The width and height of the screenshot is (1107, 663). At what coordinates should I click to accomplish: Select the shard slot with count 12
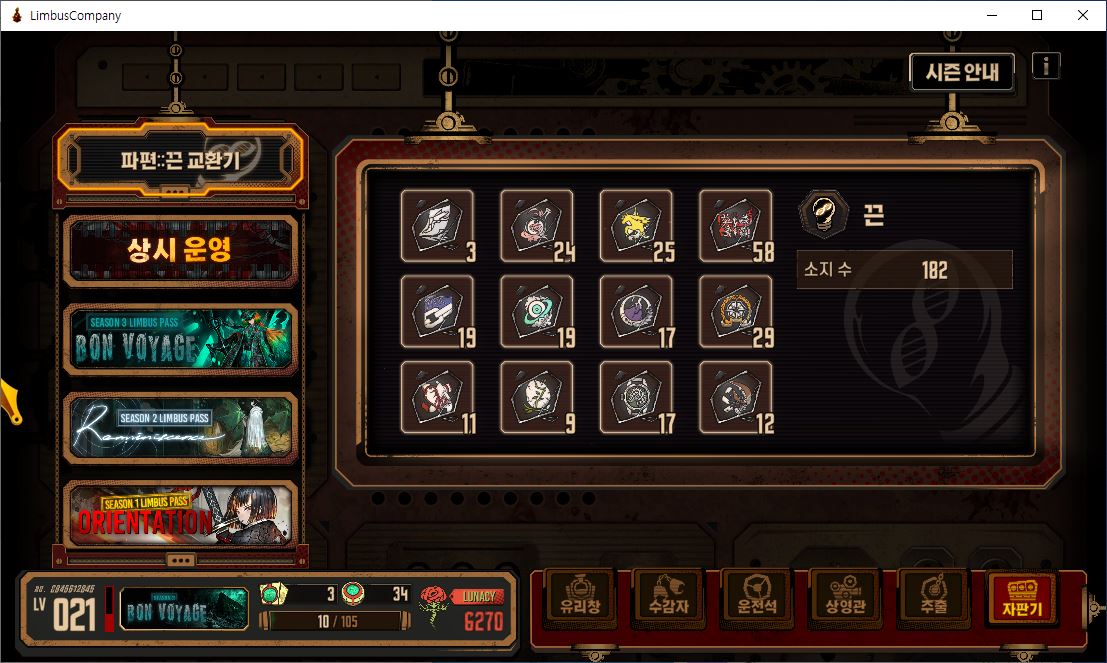735,398
